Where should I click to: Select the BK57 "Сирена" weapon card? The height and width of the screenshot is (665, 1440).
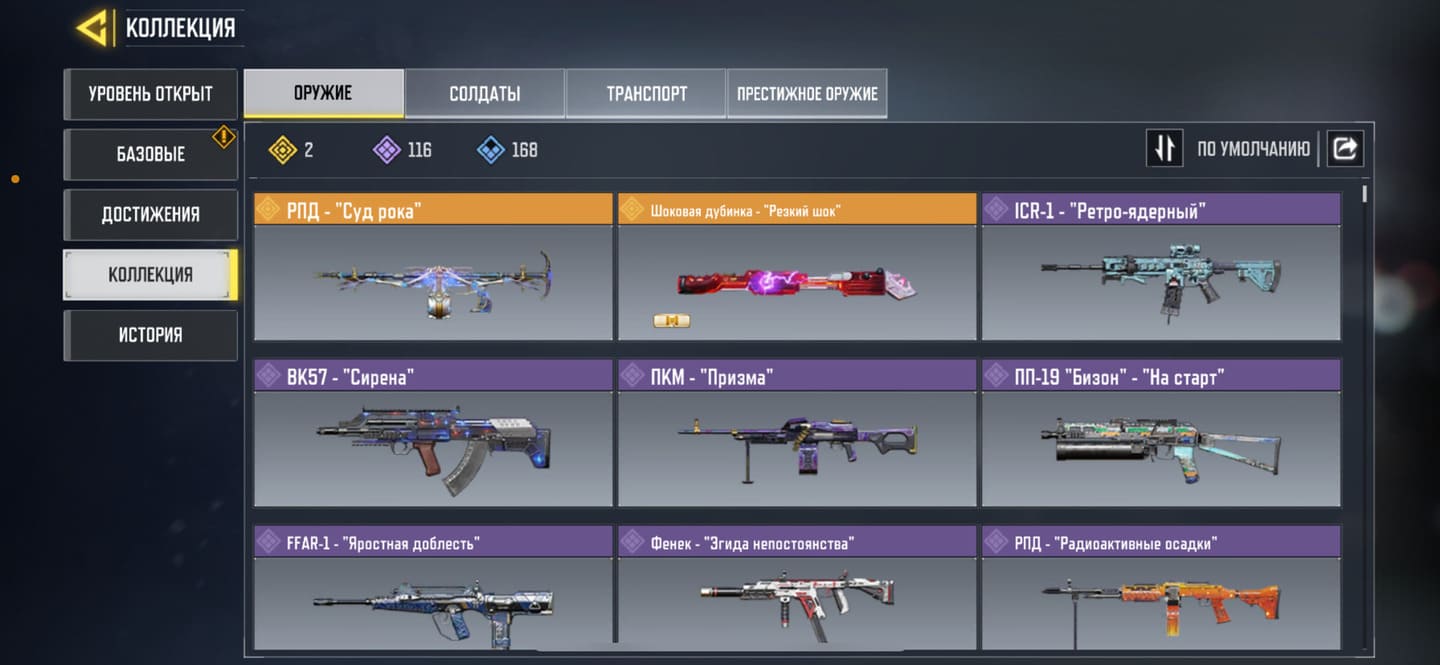coord(432,433)
